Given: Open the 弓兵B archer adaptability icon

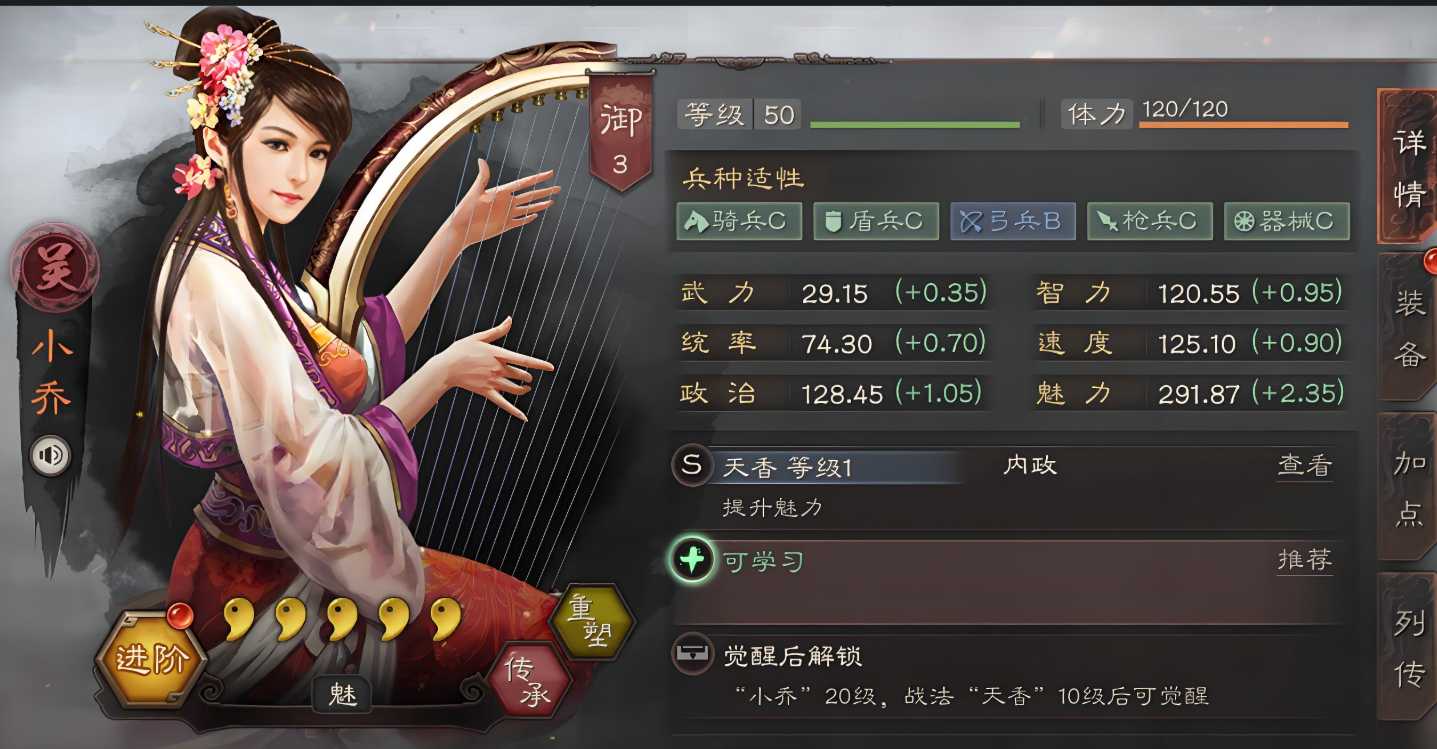Looking at the screenshot, I should click(x=1012, y=221).
